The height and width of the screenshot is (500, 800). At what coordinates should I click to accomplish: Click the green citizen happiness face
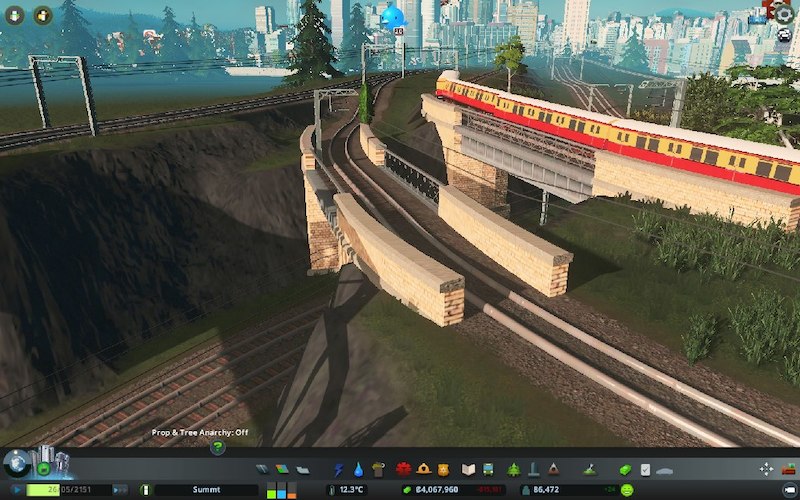click(x=626, y=490)
